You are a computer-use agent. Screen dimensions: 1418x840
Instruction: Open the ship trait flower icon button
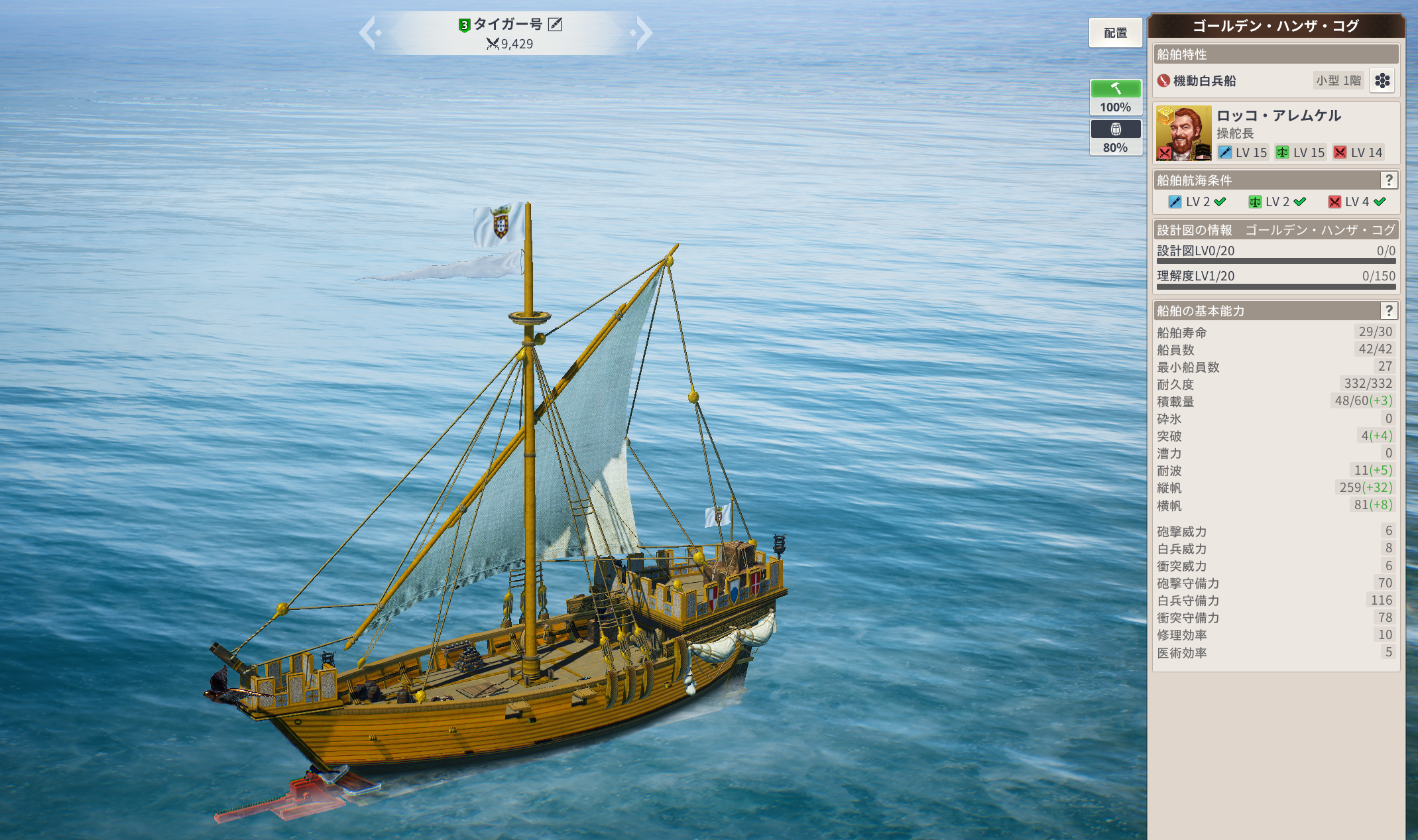coord(1382,81)
